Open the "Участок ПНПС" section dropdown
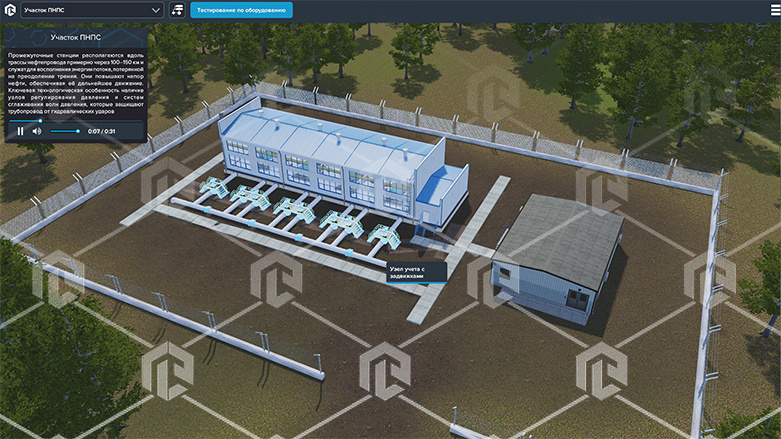This screenshot has width=781, height=439. pyautogui.click(x=92, y=10)
